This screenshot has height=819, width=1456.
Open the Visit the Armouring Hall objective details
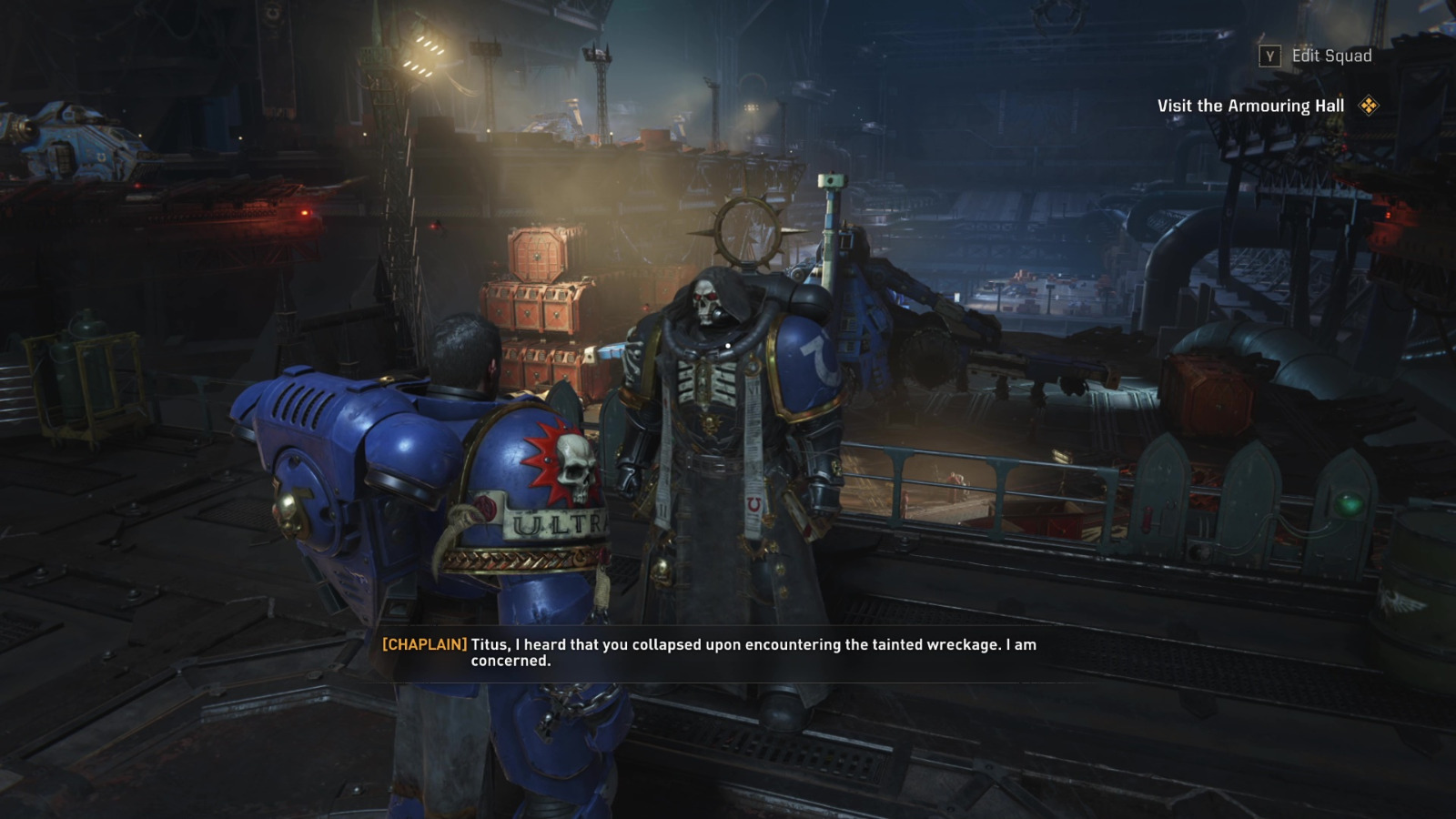pyautogui.click(x=1250, y=106)
